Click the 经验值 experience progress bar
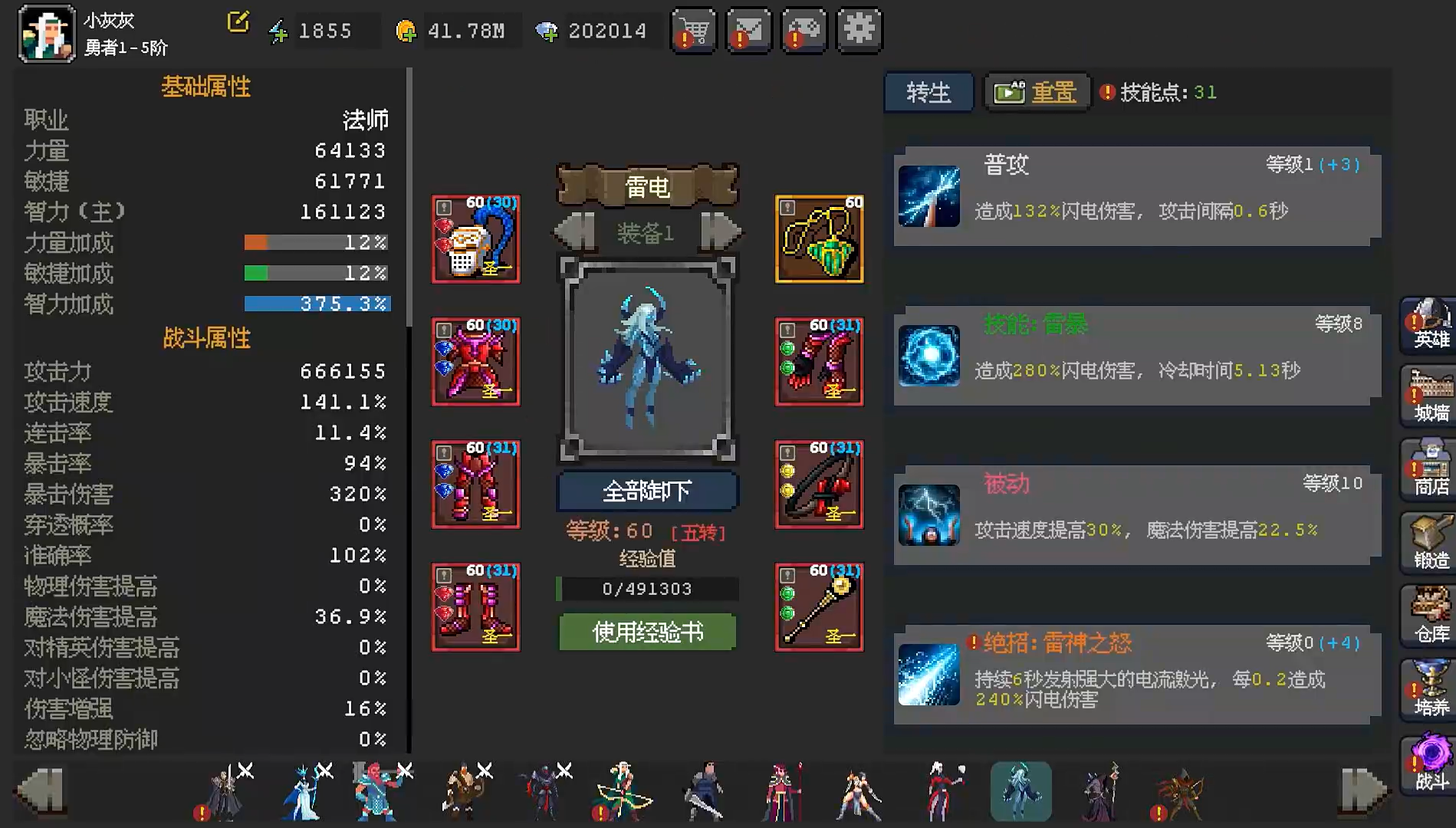The width and height of the screenshot is (1456, 828). (646, 589)
